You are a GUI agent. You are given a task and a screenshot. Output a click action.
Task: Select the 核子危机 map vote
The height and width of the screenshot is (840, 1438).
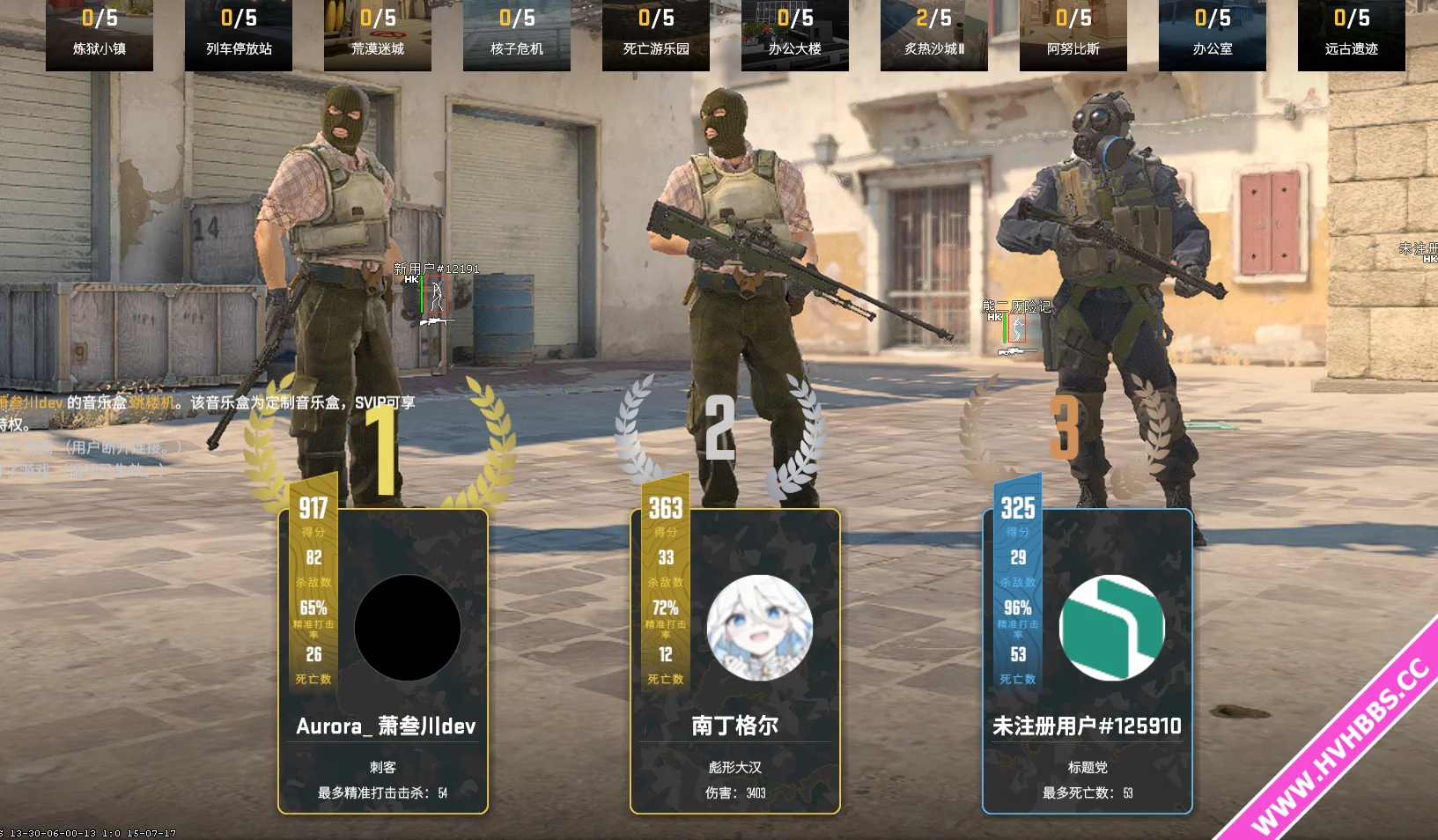point(517,33)
